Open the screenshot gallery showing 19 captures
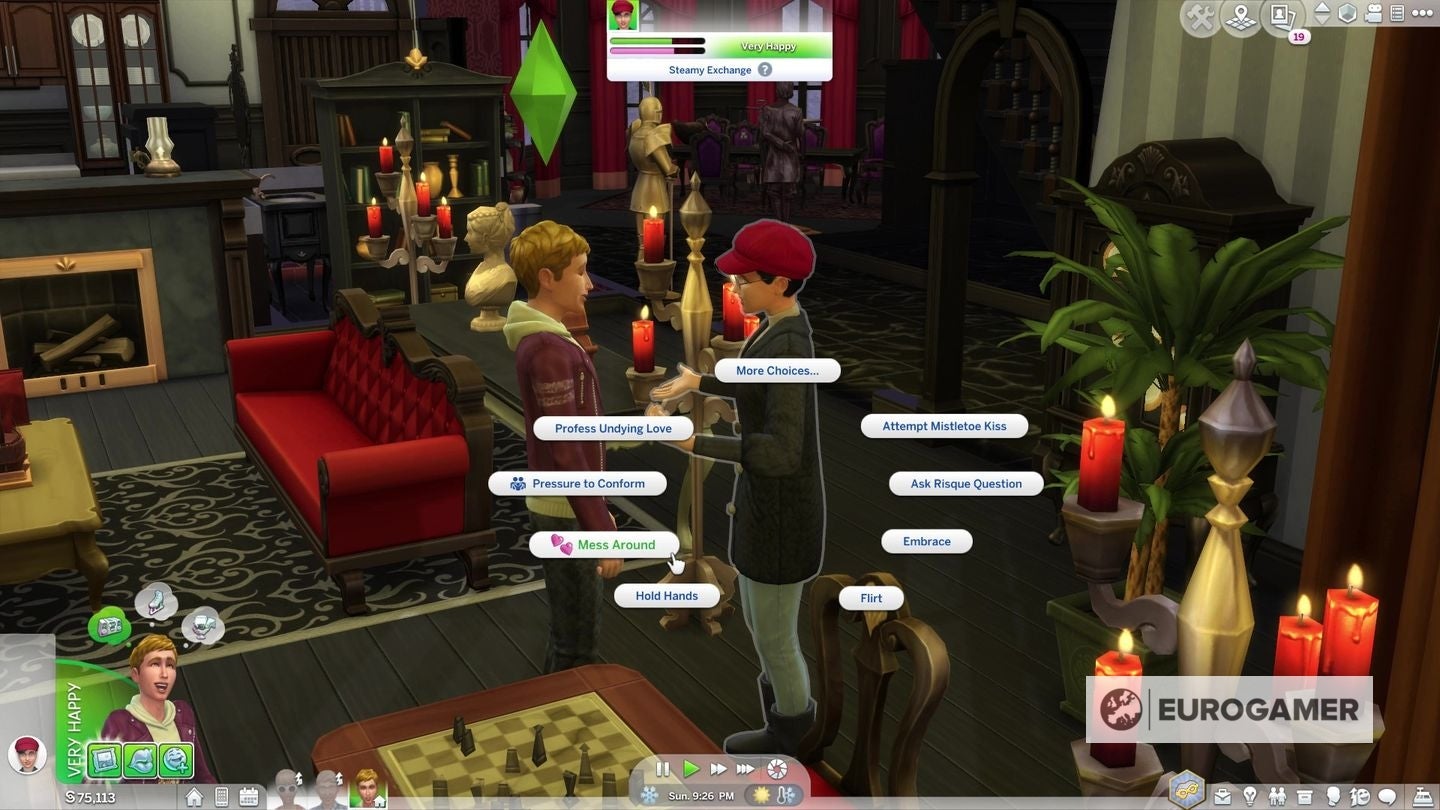The width and height of the screenshot is (1440, 810). [x=1283, y=16]
